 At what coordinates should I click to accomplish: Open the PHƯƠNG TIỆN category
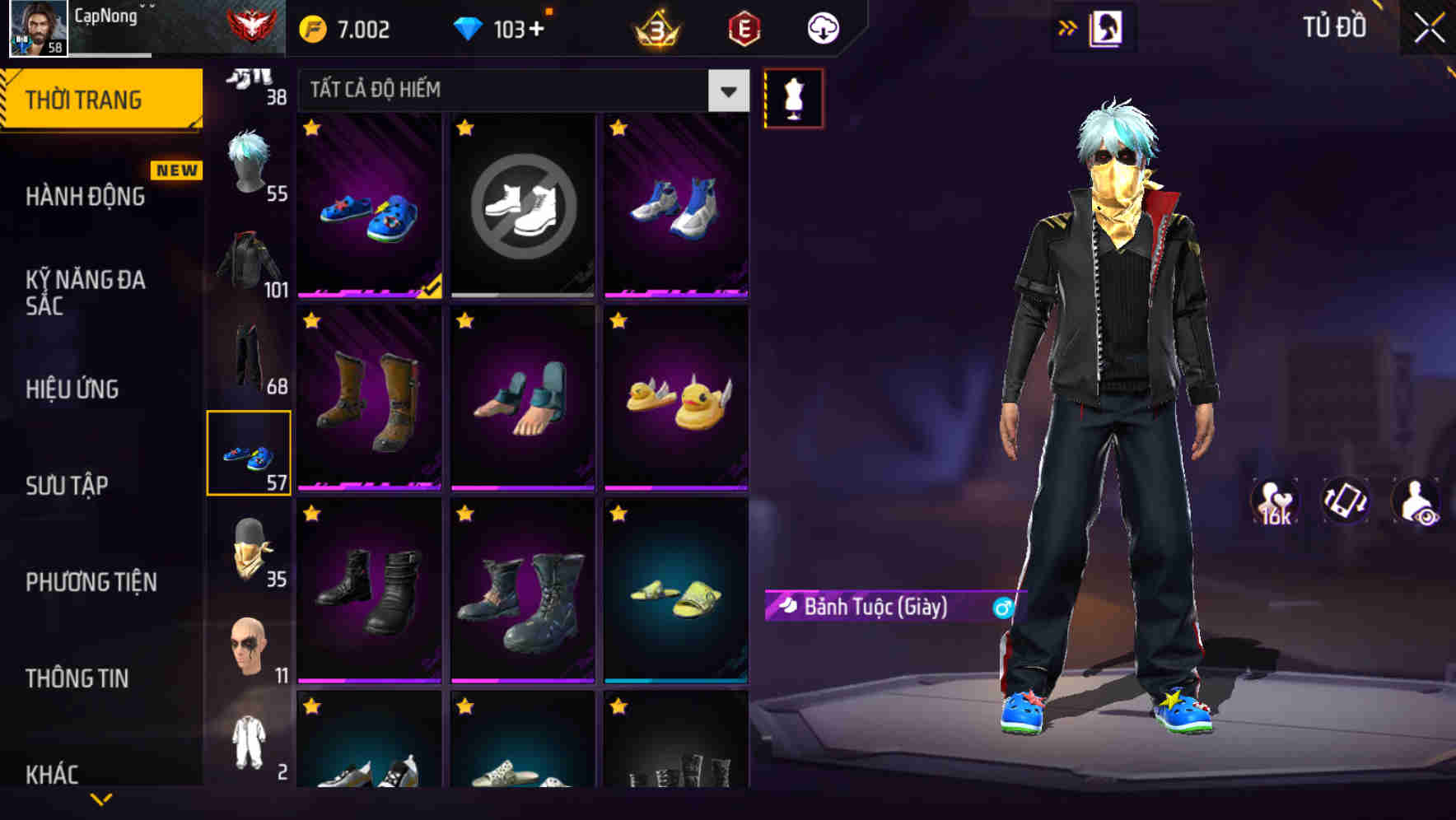(91, 582)
